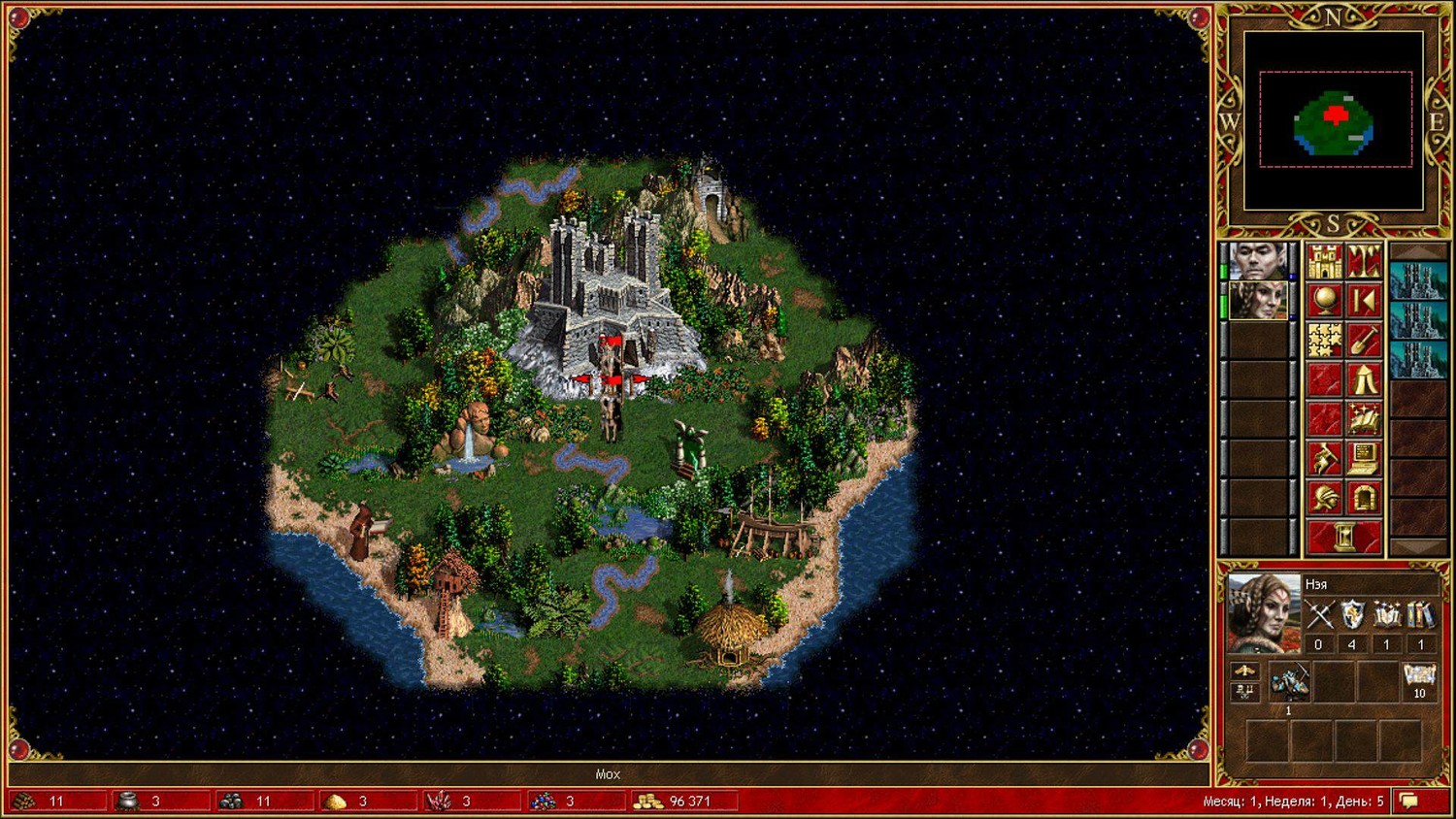
Task: Click the golden tent button
Action: [x=1364, y=380]
